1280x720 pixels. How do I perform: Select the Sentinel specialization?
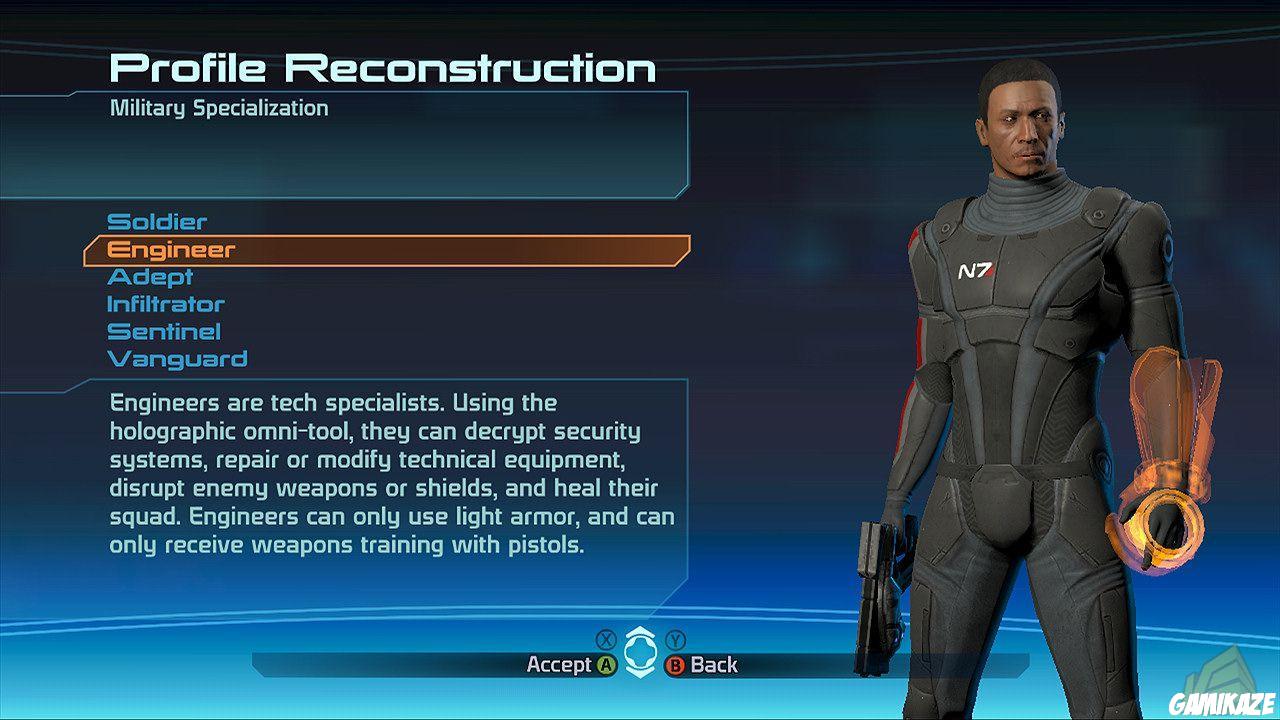(x=162, y=331)
